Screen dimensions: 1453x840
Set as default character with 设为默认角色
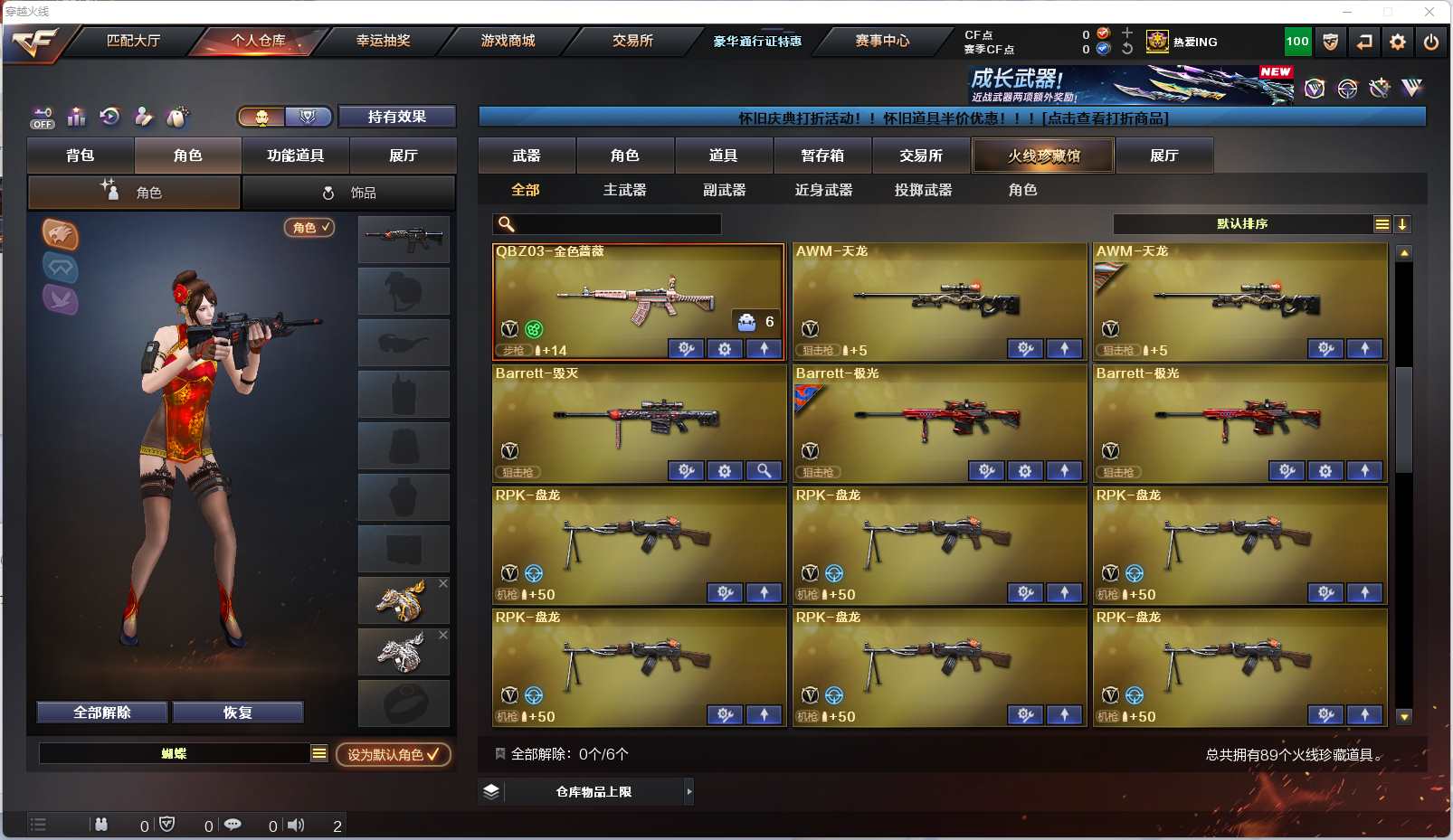click(x=394, y=754)
